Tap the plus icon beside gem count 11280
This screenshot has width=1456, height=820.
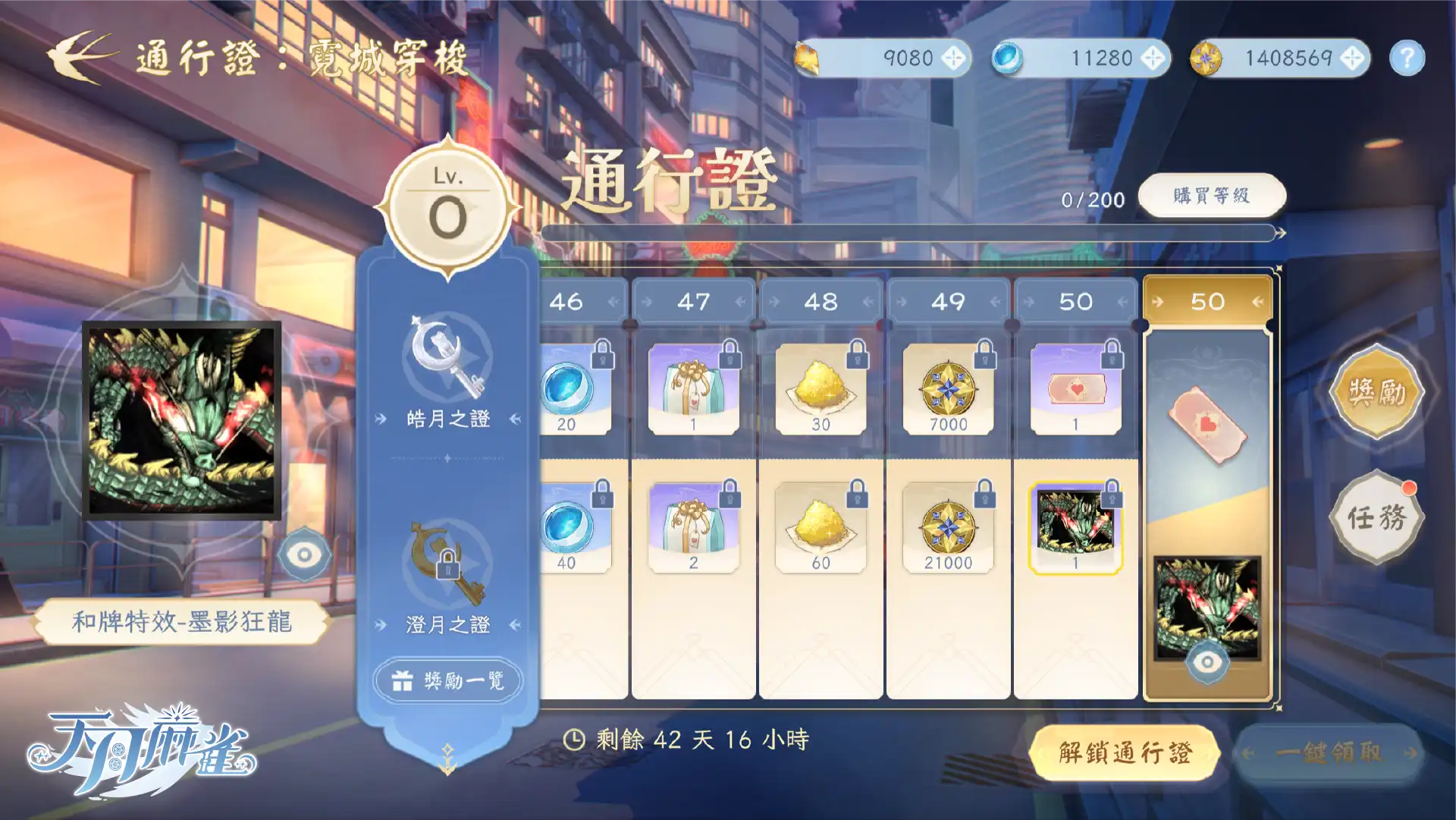[x=1153, y=58]
